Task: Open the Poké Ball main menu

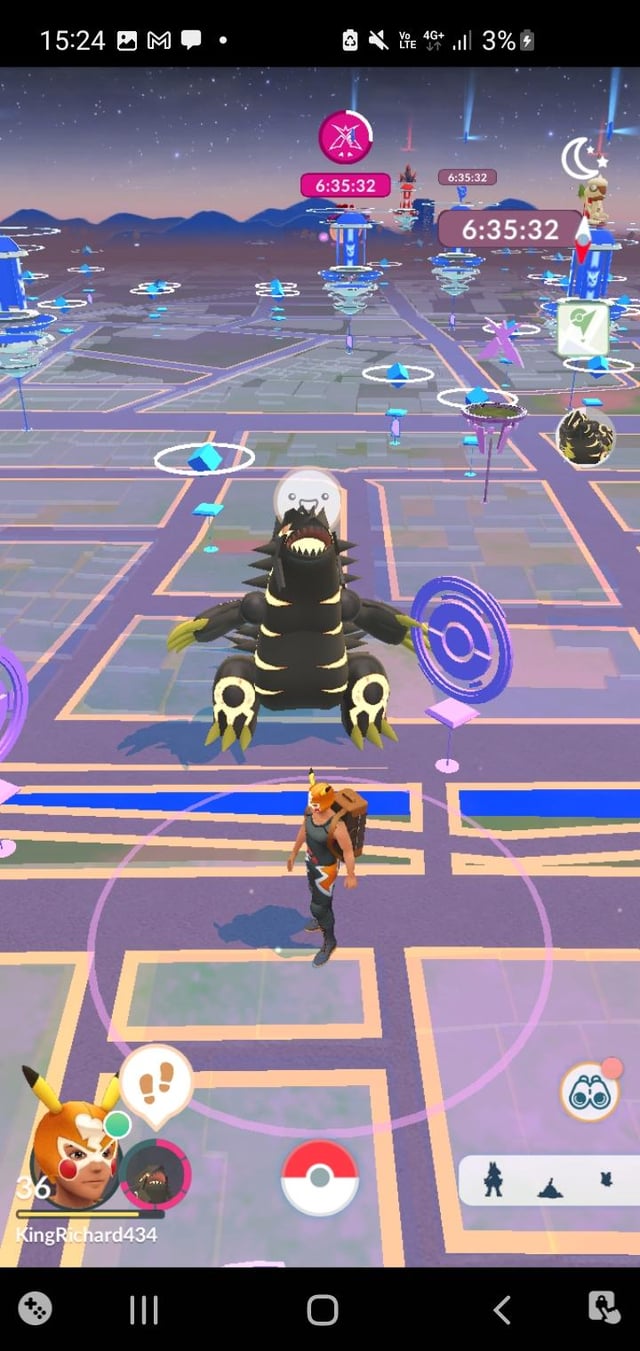Action: 319,1177
